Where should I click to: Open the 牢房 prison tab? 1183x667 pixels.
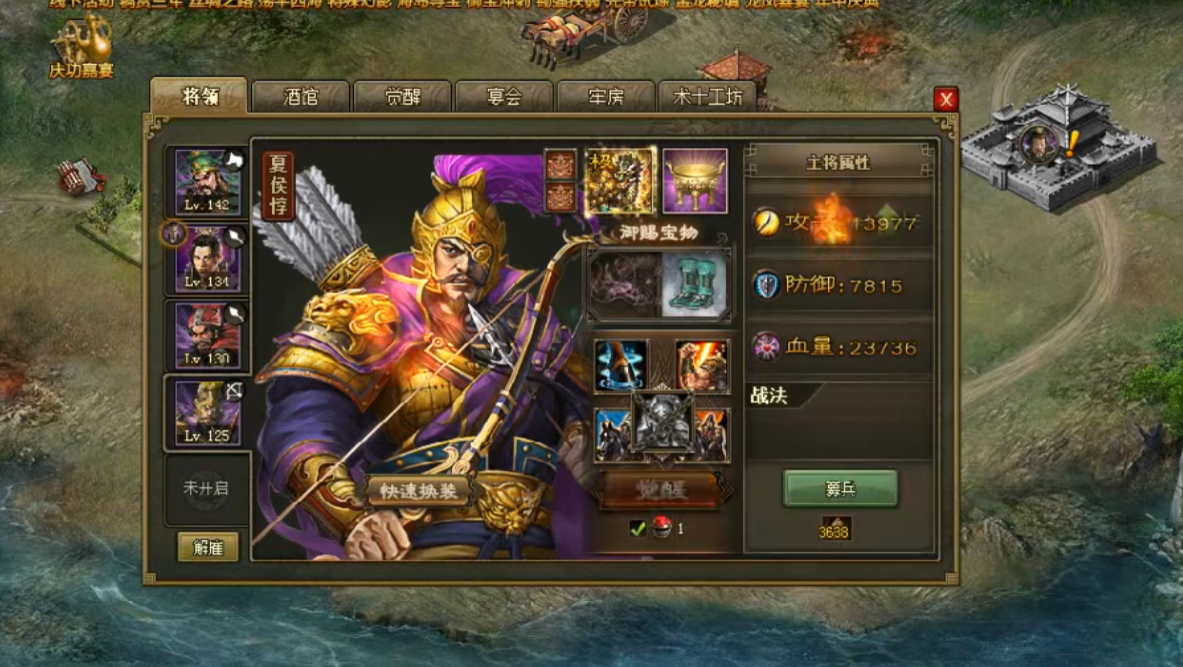click(x=606, y=97)
